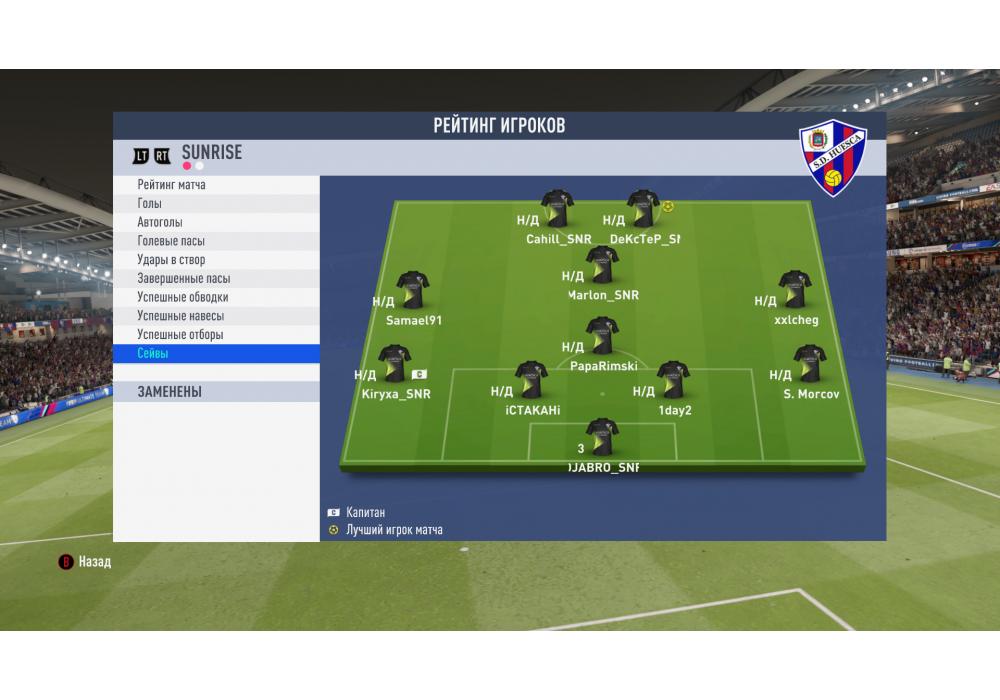Select striker Cahill_SNR's shirt
This screenshot has height=700, width=1000.
pyautogui.click(x=557, y=208)
